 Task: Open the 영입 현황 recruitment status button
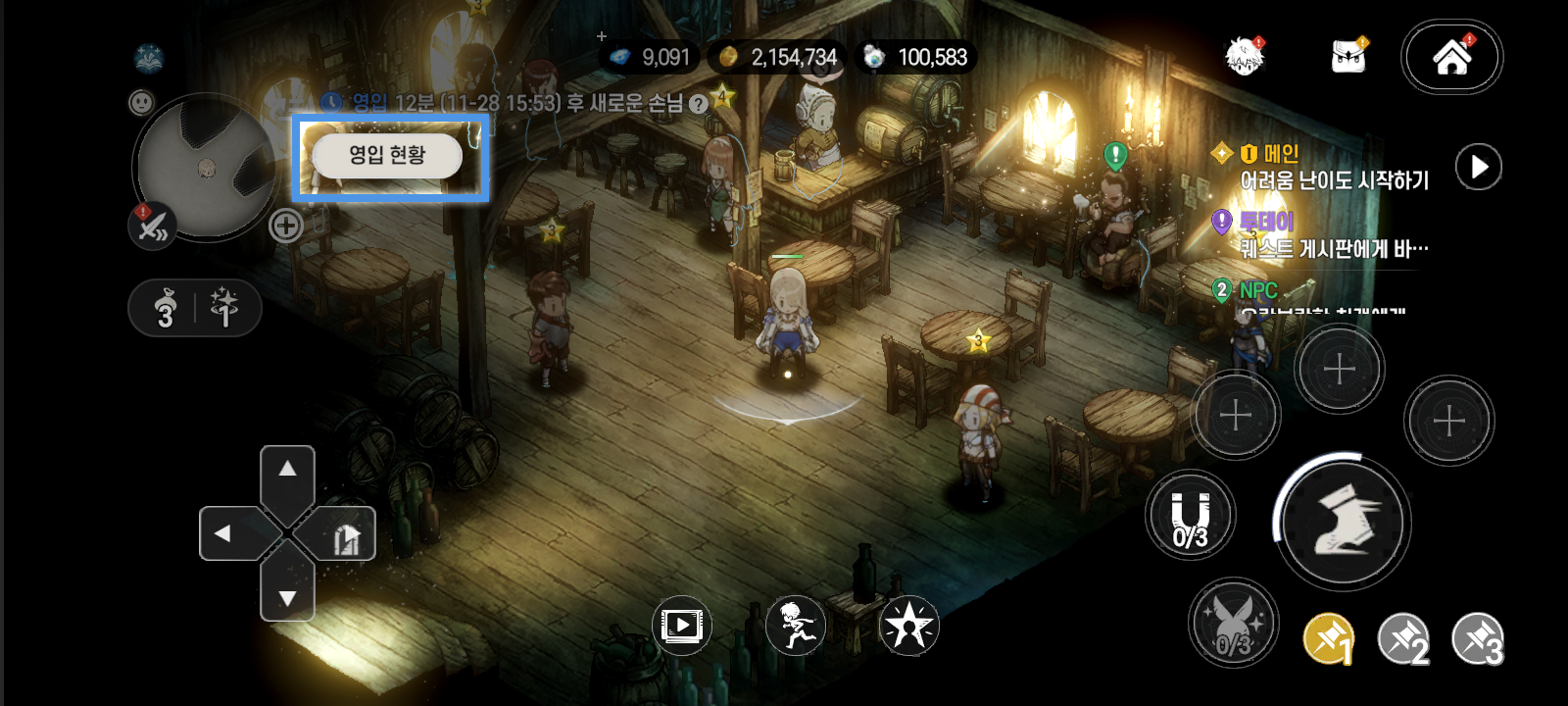coord(387,155)
